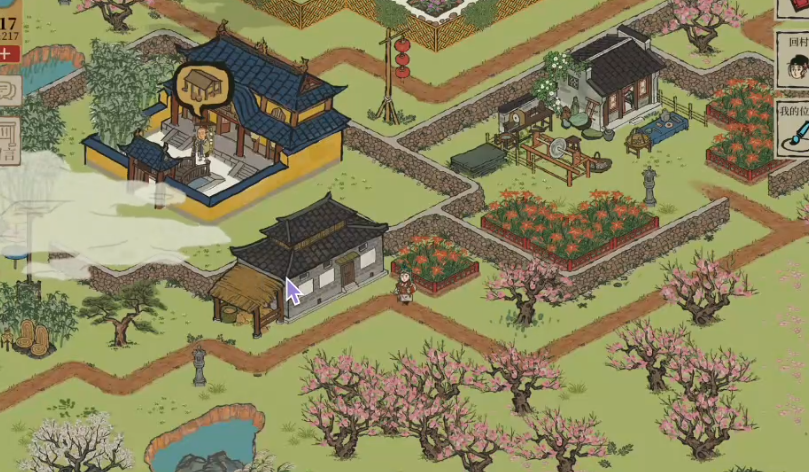Open the gate icon menu button
Image resolution: width=809 pixels, height=472 pixels.
pos(8,140)
